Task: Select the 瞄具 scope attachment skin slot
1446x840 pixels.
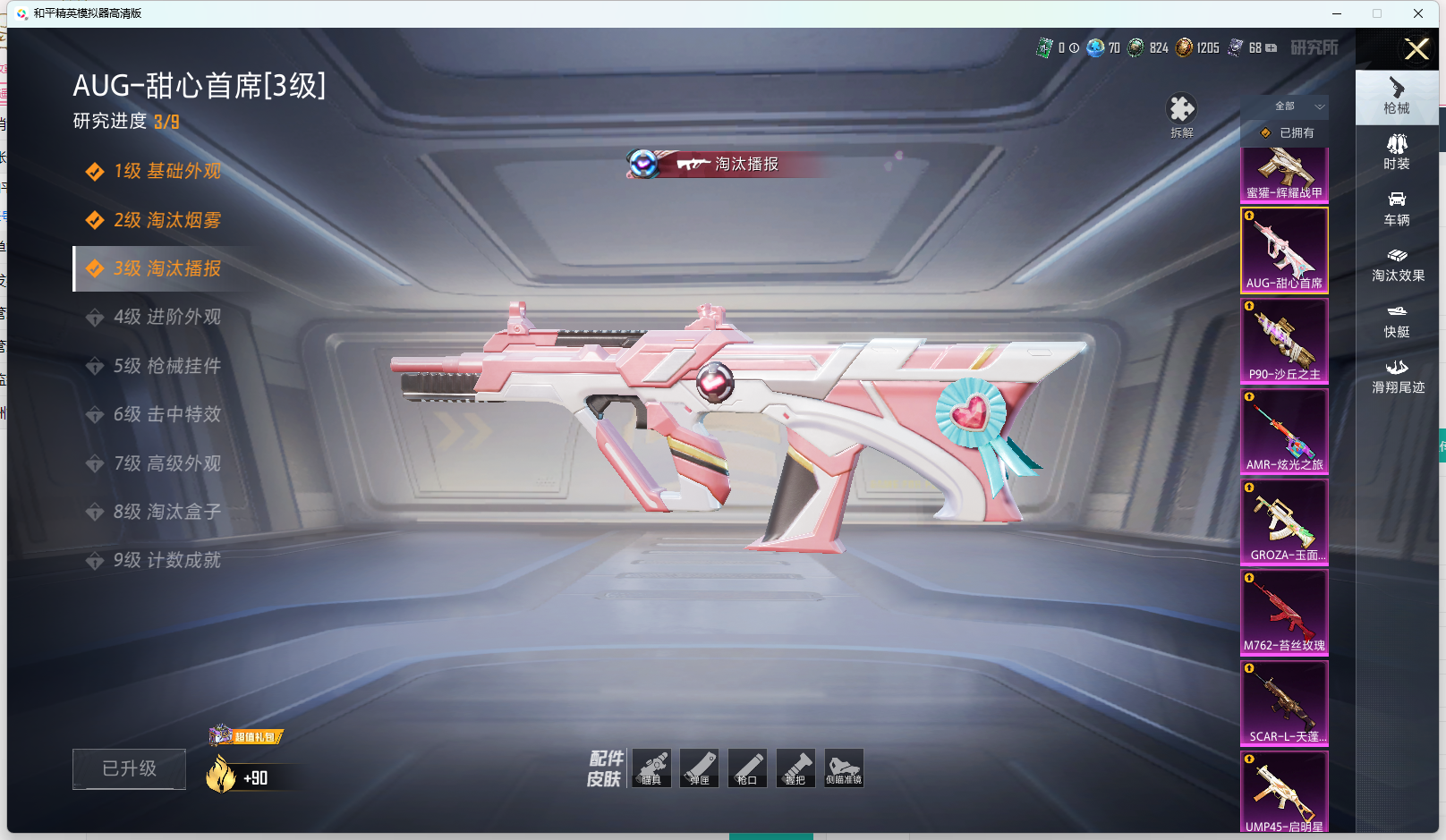Action: (651, 768)
